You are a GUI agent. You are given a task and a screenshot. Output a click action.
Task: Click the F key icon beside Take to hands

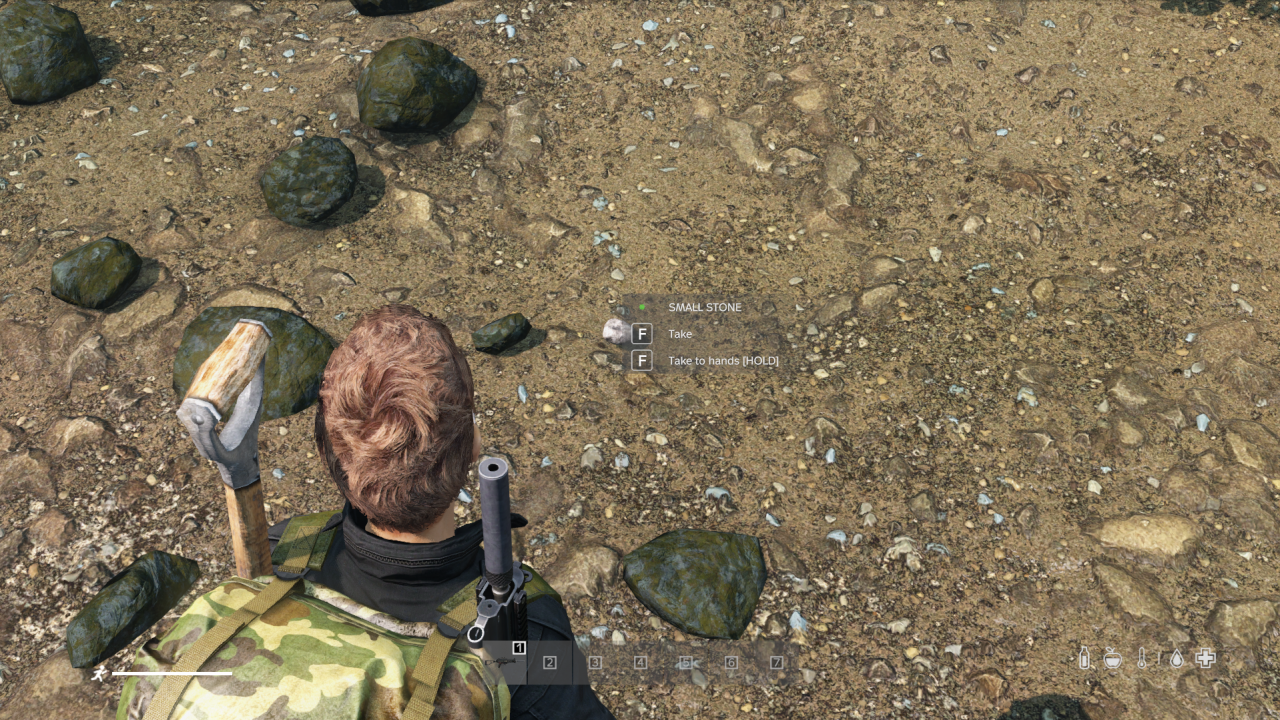[x=641, y=360]
